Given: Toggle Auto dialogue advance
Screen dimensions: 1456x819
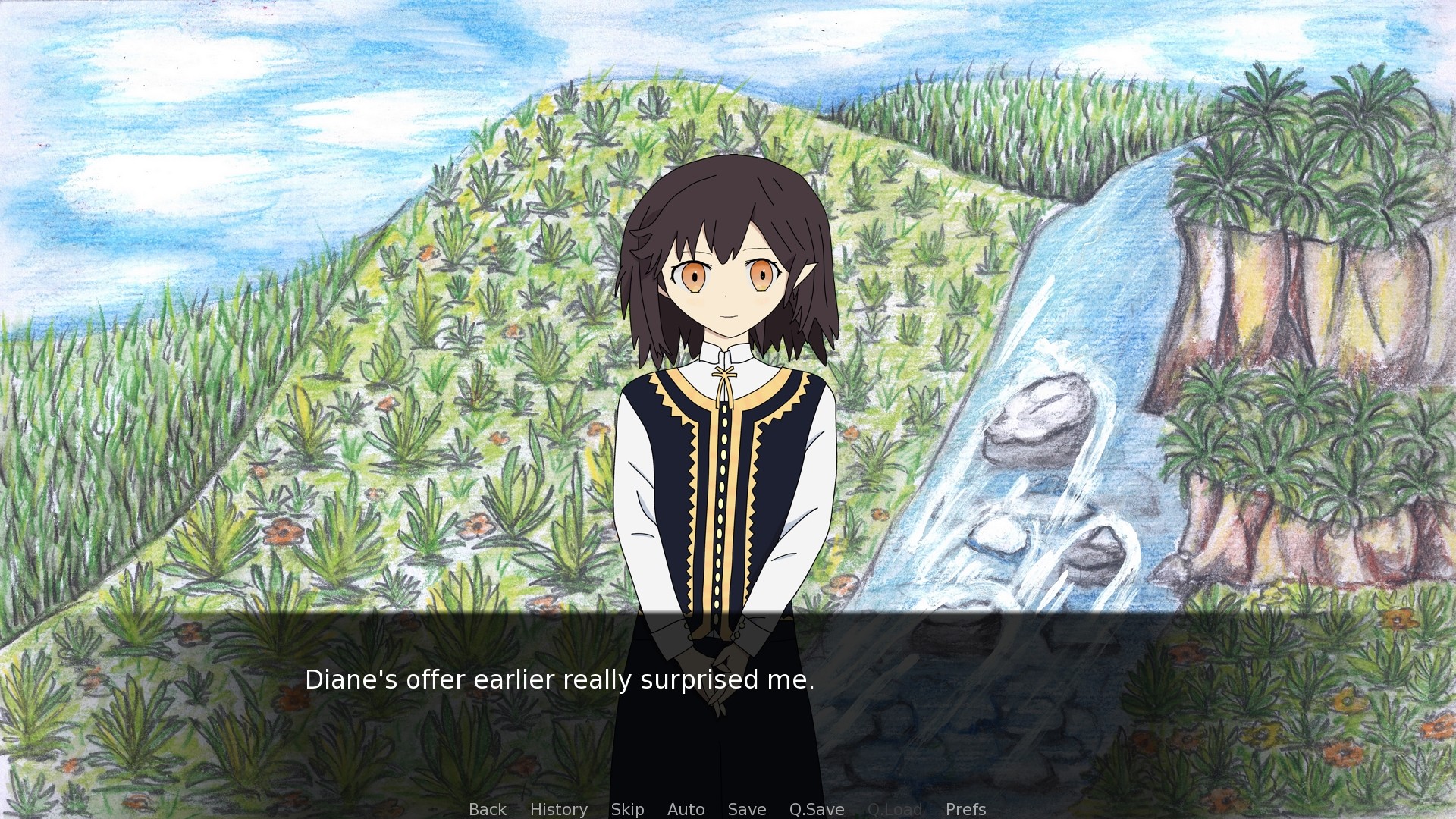Looking at the screenshot, I should [686, 809].
